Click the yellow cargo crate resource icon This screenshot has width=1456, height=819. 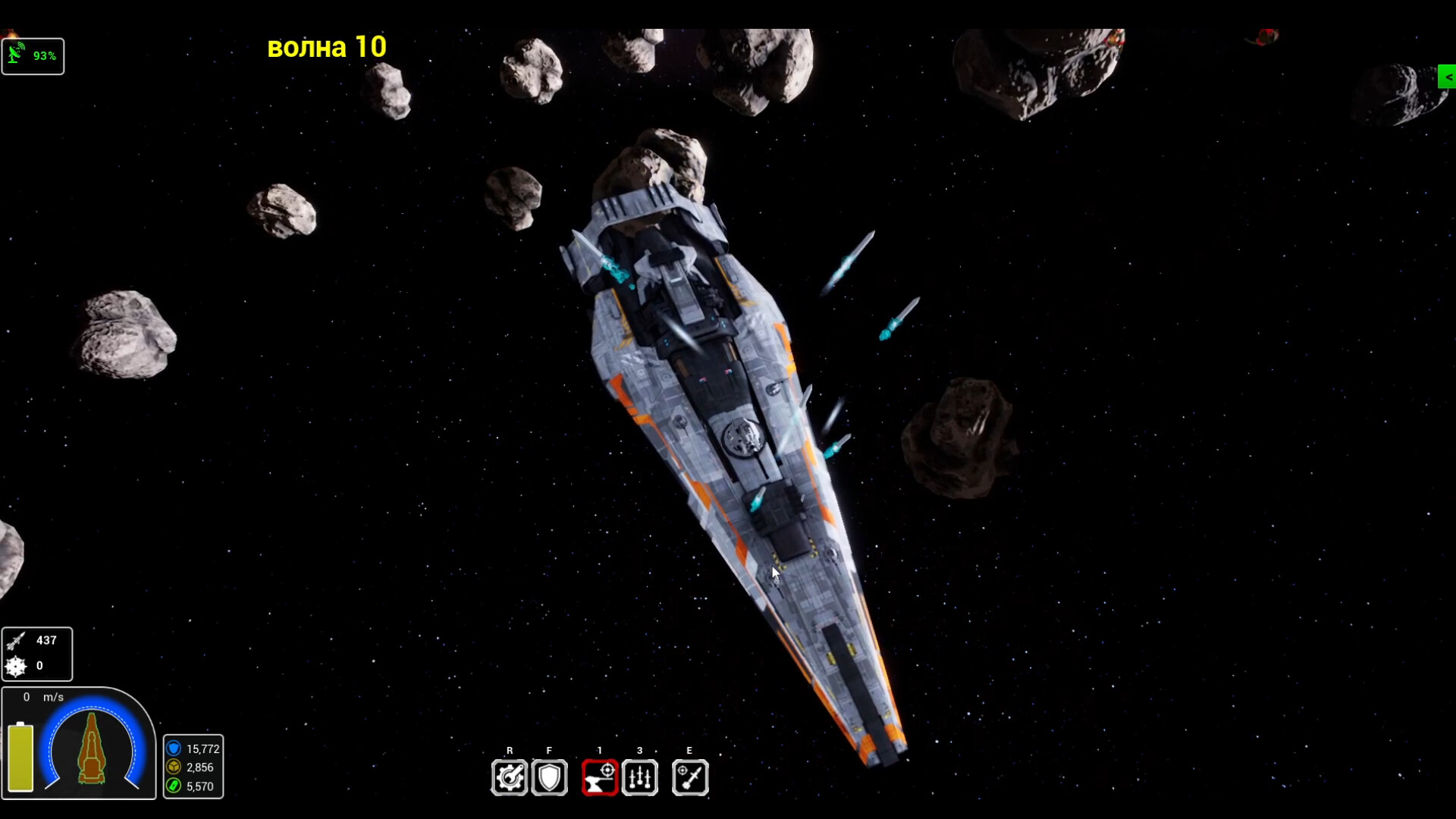174,767
